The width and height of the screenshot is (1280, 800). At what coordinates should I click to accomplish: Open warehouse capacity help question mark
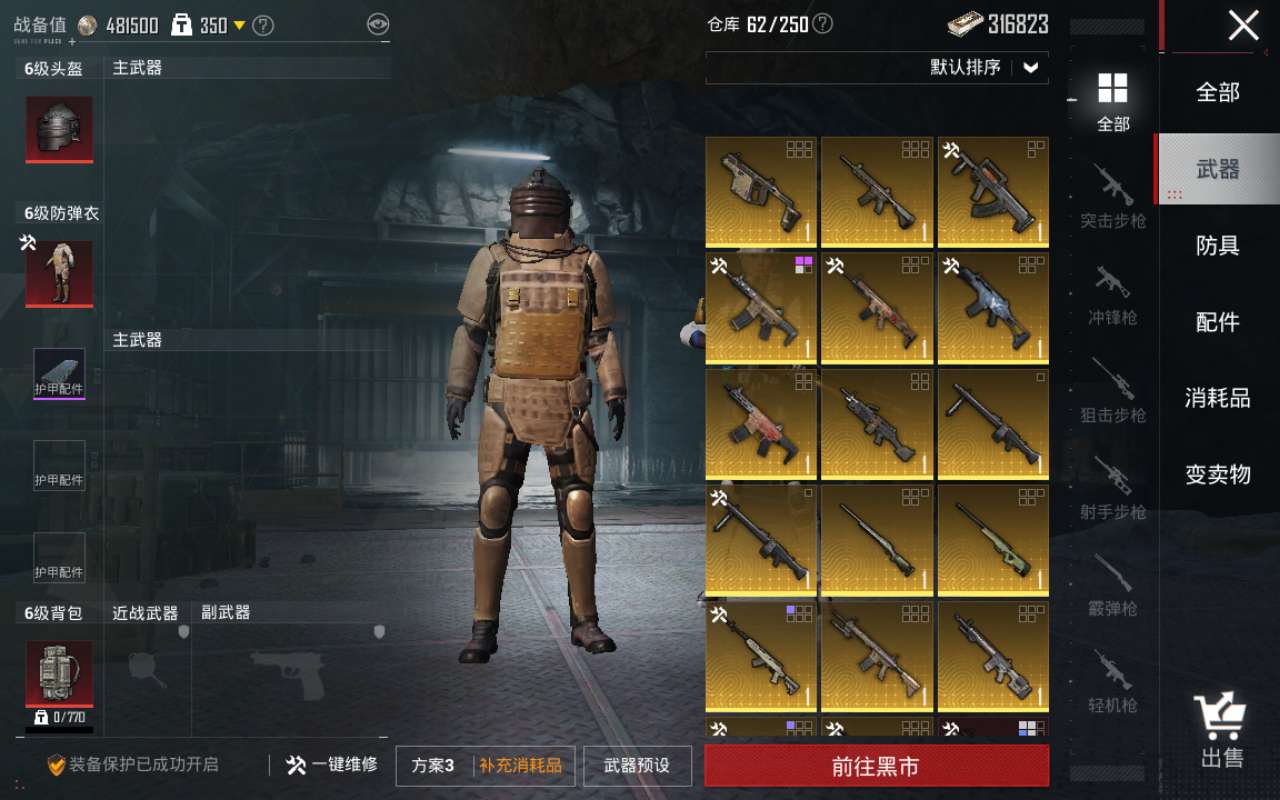click(822, 24)
